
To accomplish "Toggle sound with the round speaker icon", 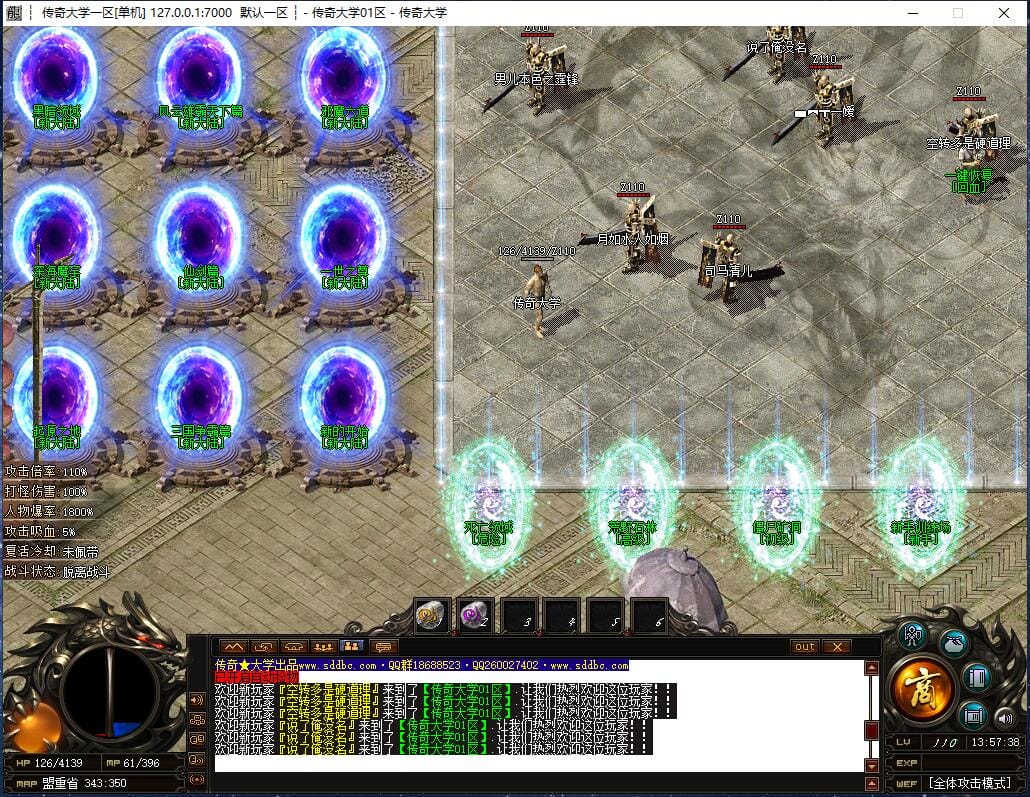I will click(x=1004, y=717).
